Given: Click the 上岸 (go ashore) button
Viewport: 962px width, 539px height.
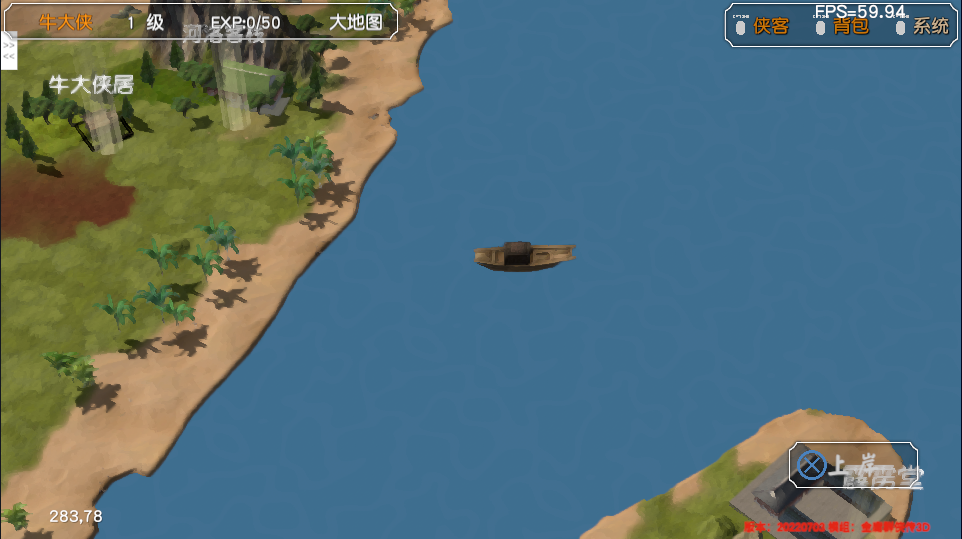Looking at the screenshot, I should (x=852, y=465).
